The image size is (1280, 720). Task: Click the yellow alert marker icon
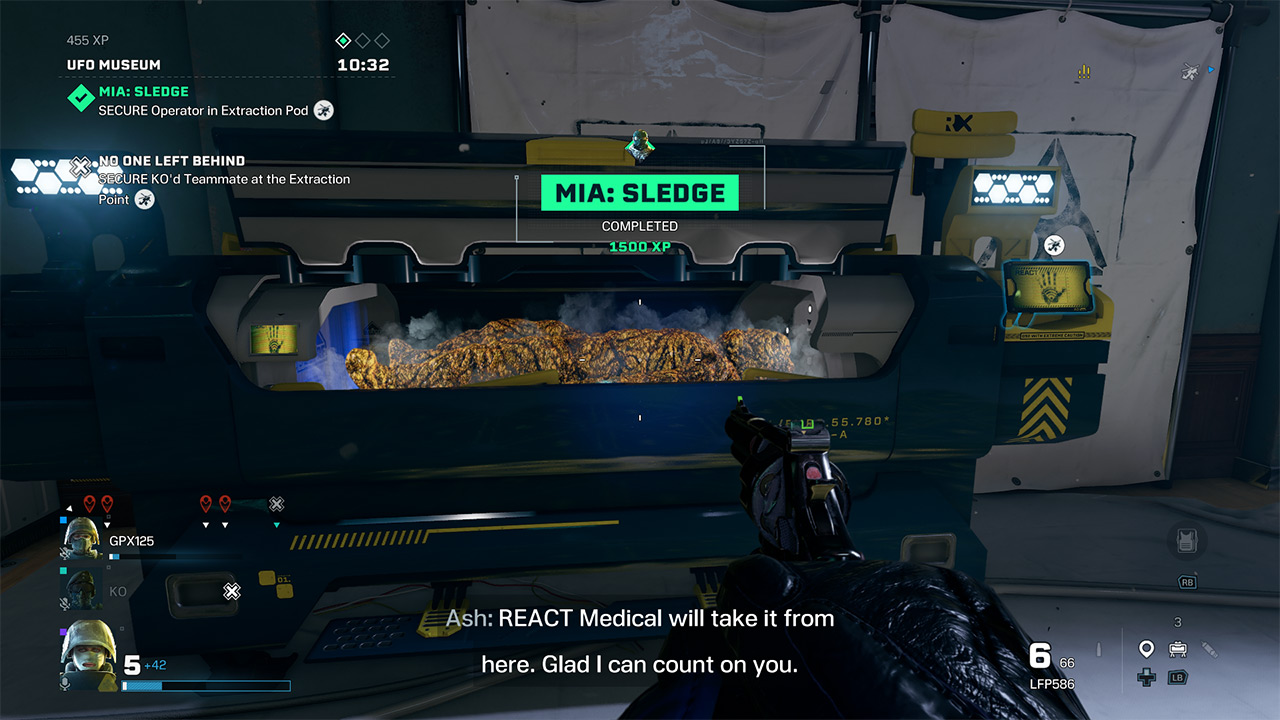pos(1084,72)
